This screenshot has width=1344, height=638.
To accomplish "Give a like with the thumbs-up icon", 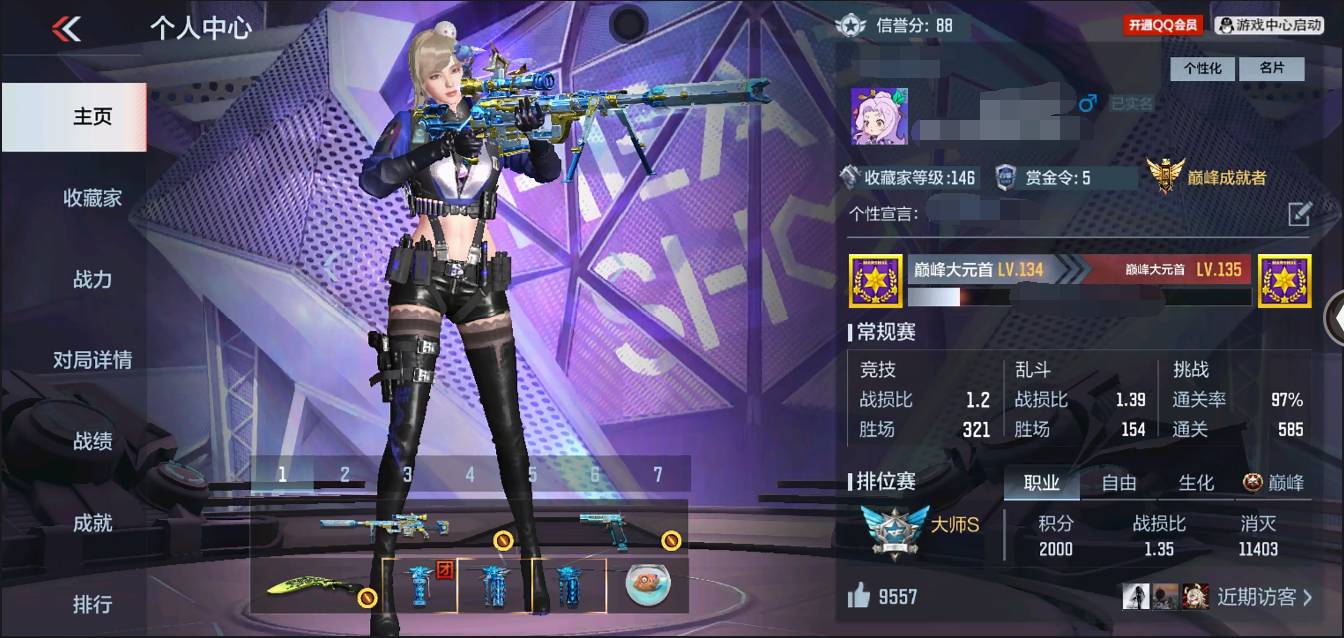I will point(859,597).
